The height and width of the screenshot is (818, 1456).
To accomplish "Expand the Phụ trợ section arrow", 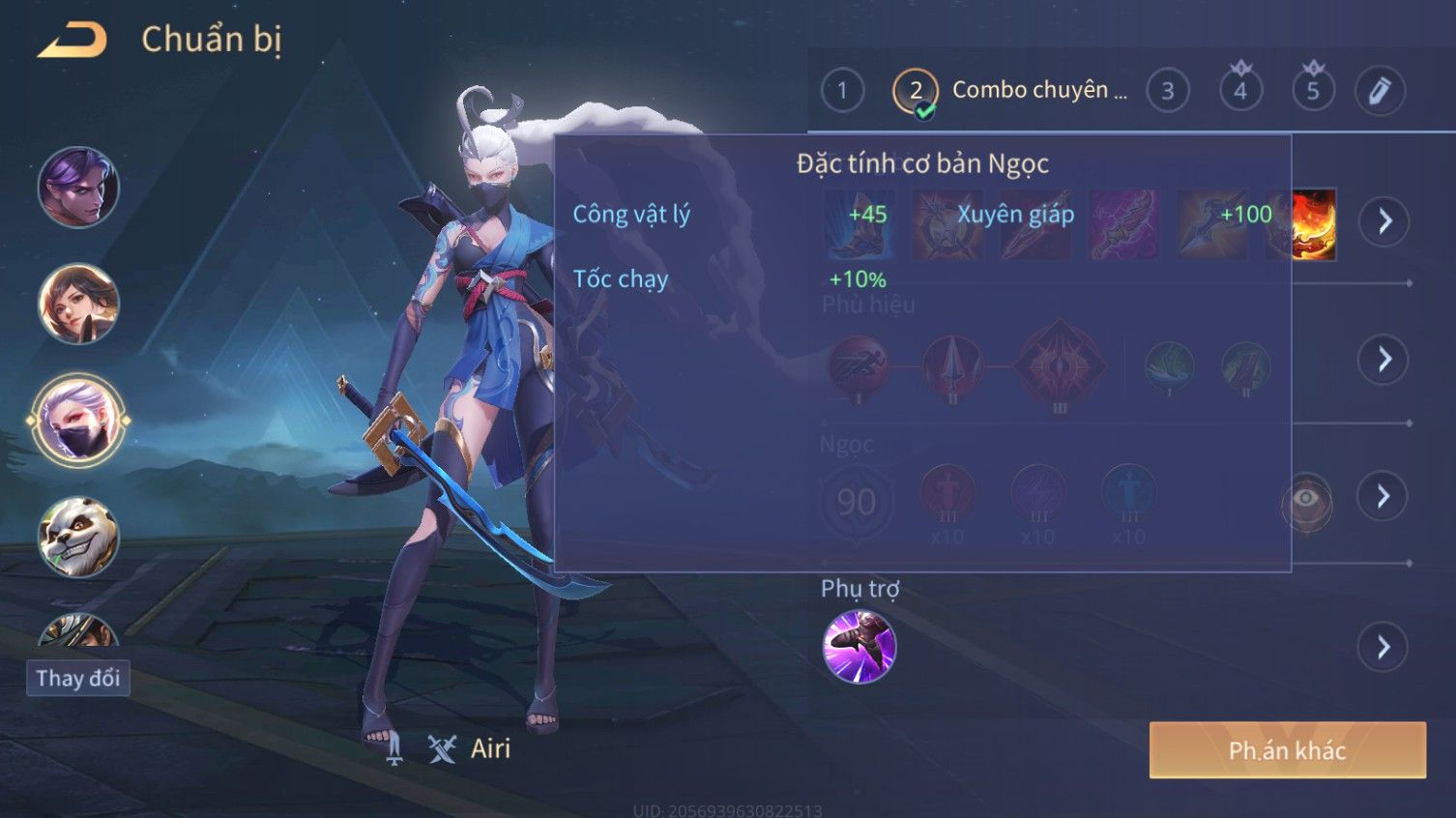I will pos(1383,647).
